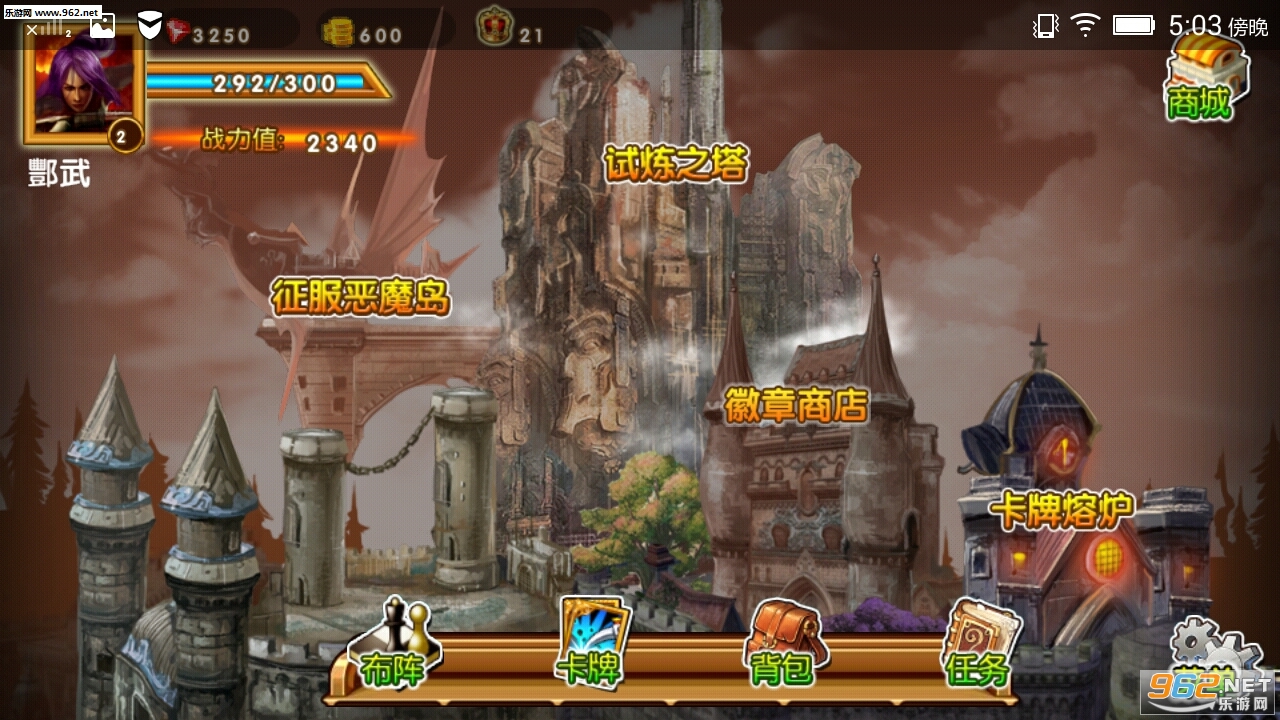Enter the 试炼之塔 trial tower
Screen dimensions: 1280x720
(676, 164)
